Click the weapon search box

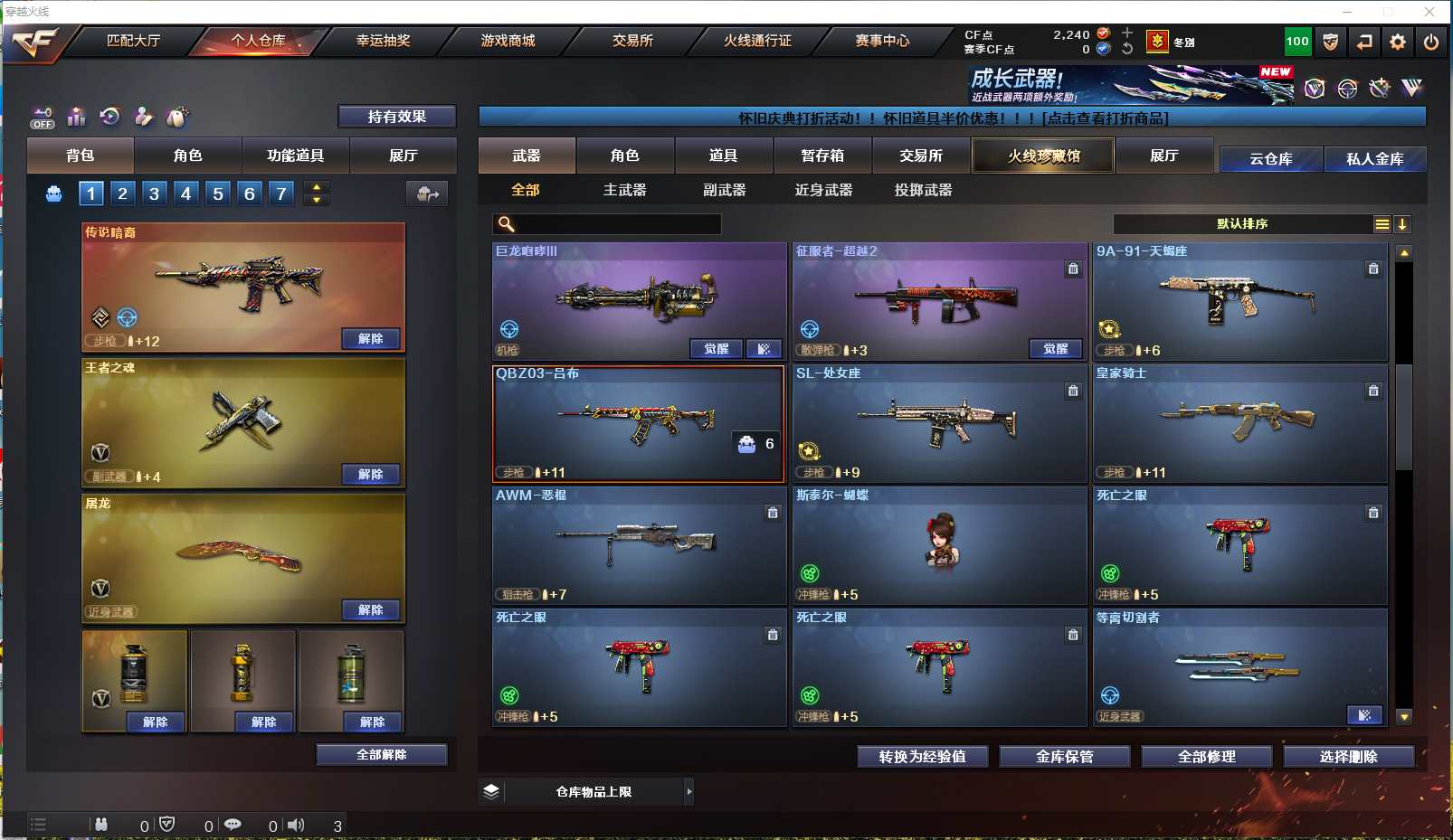point(617,224)
